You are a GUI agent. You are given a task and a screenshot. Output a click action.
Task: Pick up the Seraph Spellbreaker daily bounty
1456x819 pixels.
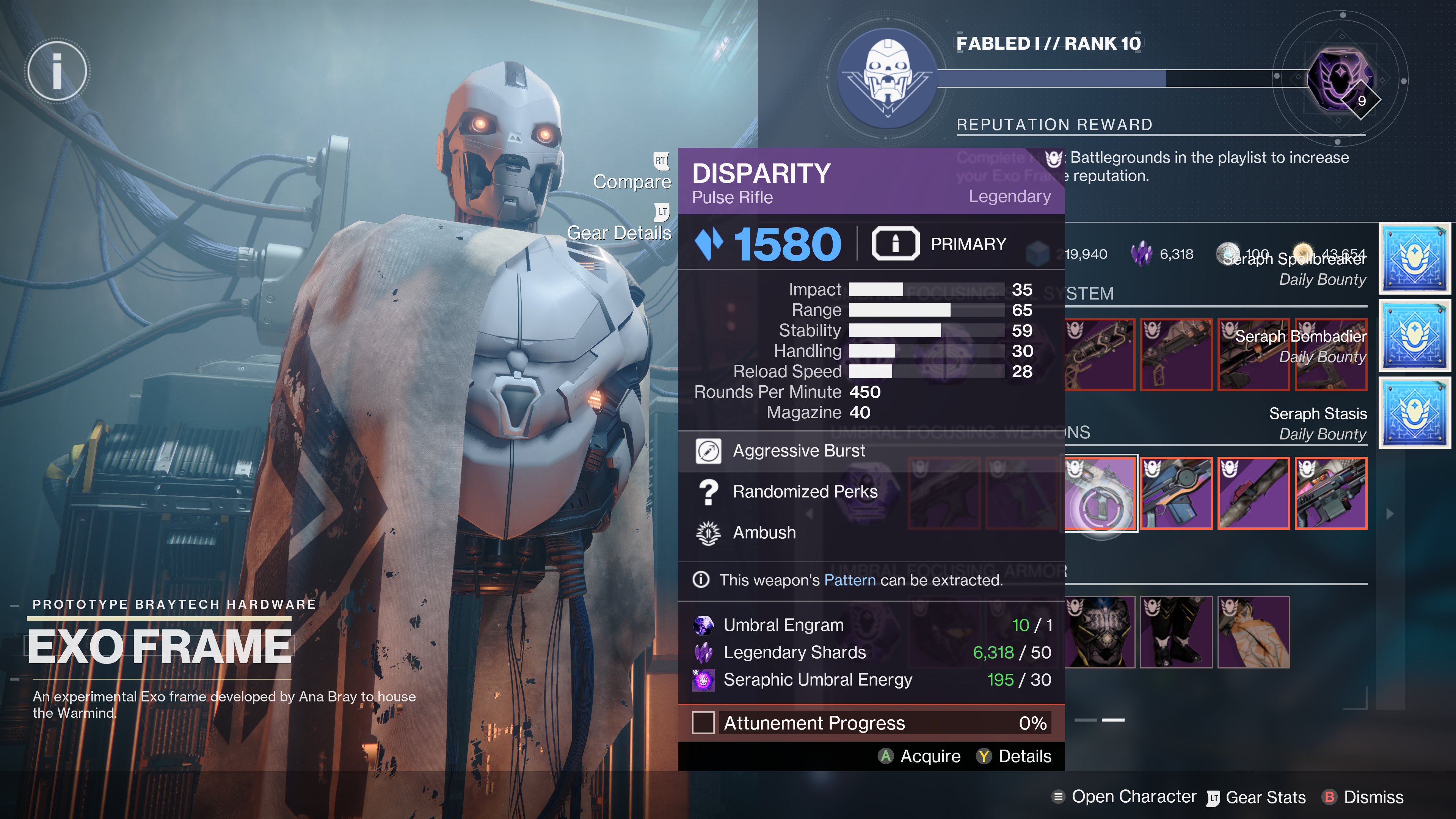click(x=1415, y=258)
